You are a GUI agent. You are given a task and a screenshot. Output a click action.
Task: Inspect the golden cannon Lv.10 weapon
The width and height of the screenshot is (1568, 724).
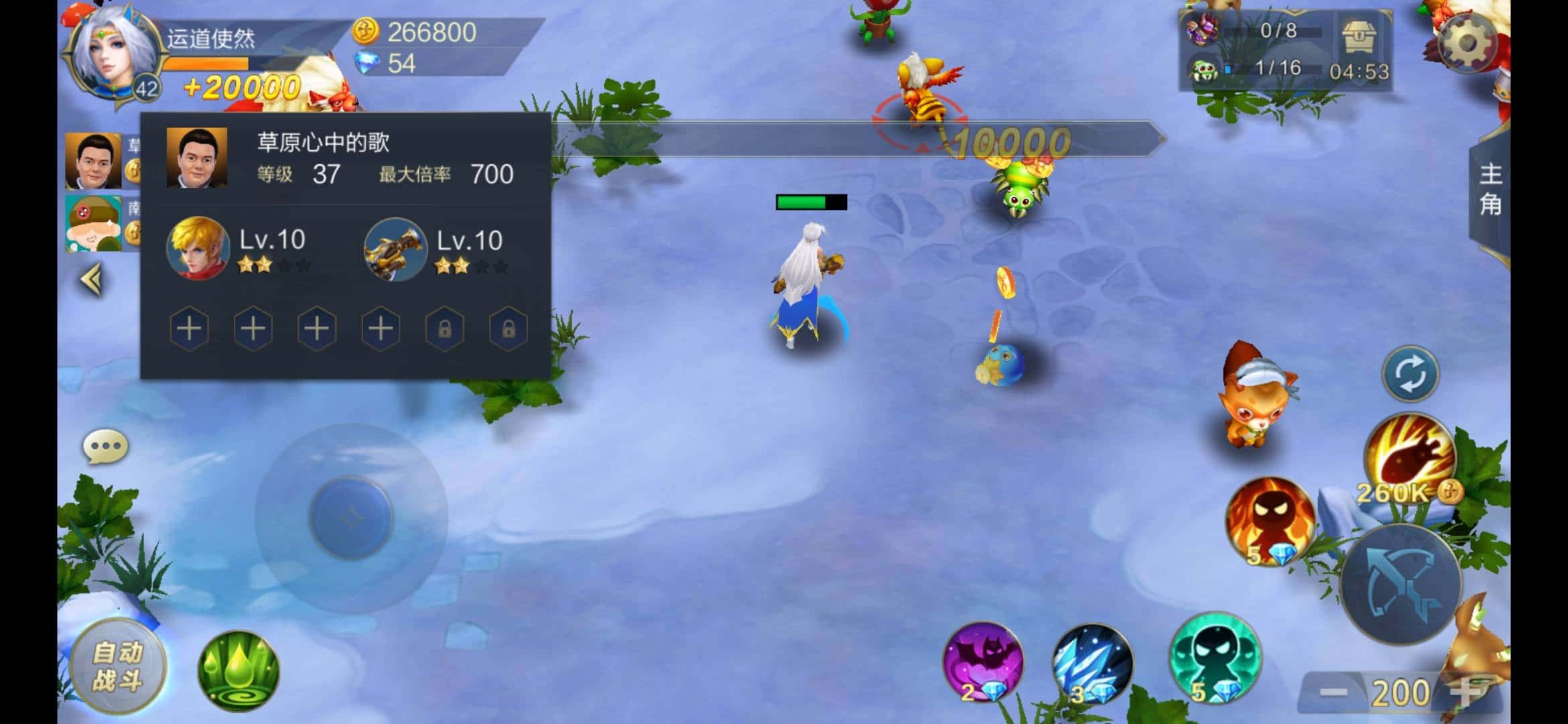(x=395, y=248)
